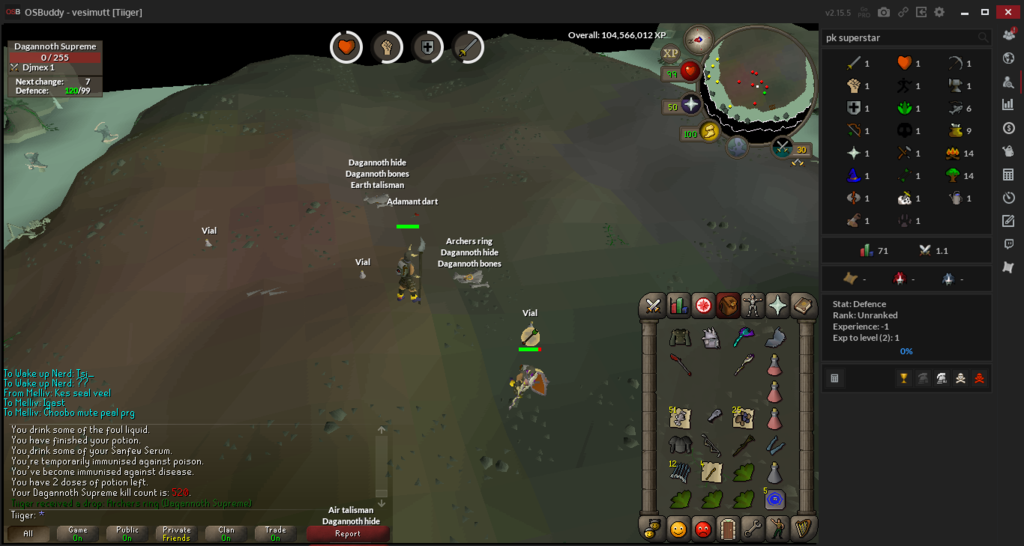Click the OSBuddy player search field
The height and width of the screenshot is (546, 1024).
pyautogui.click(x=898, y=38)
